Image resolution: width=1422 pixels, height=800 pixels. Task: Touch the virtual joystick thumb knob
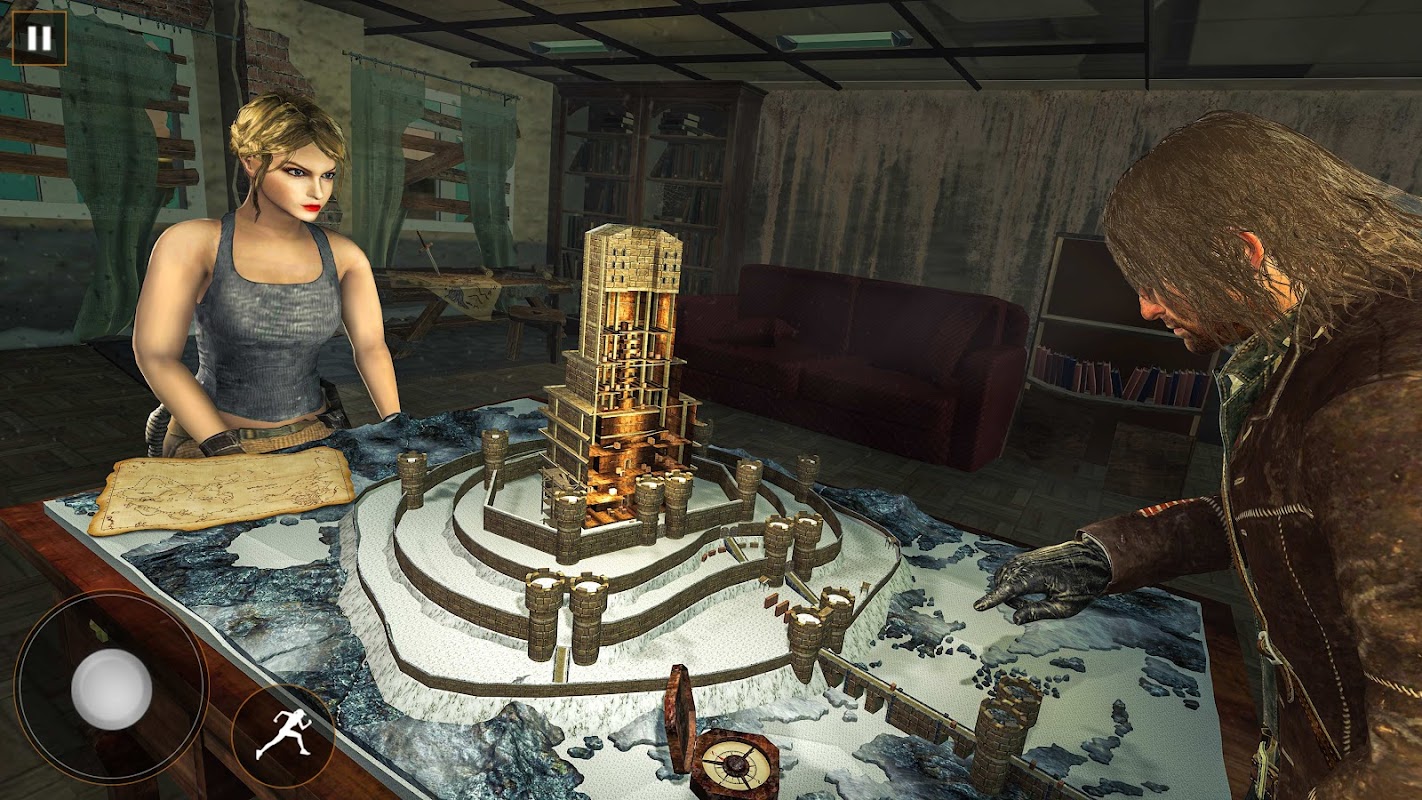112,689
